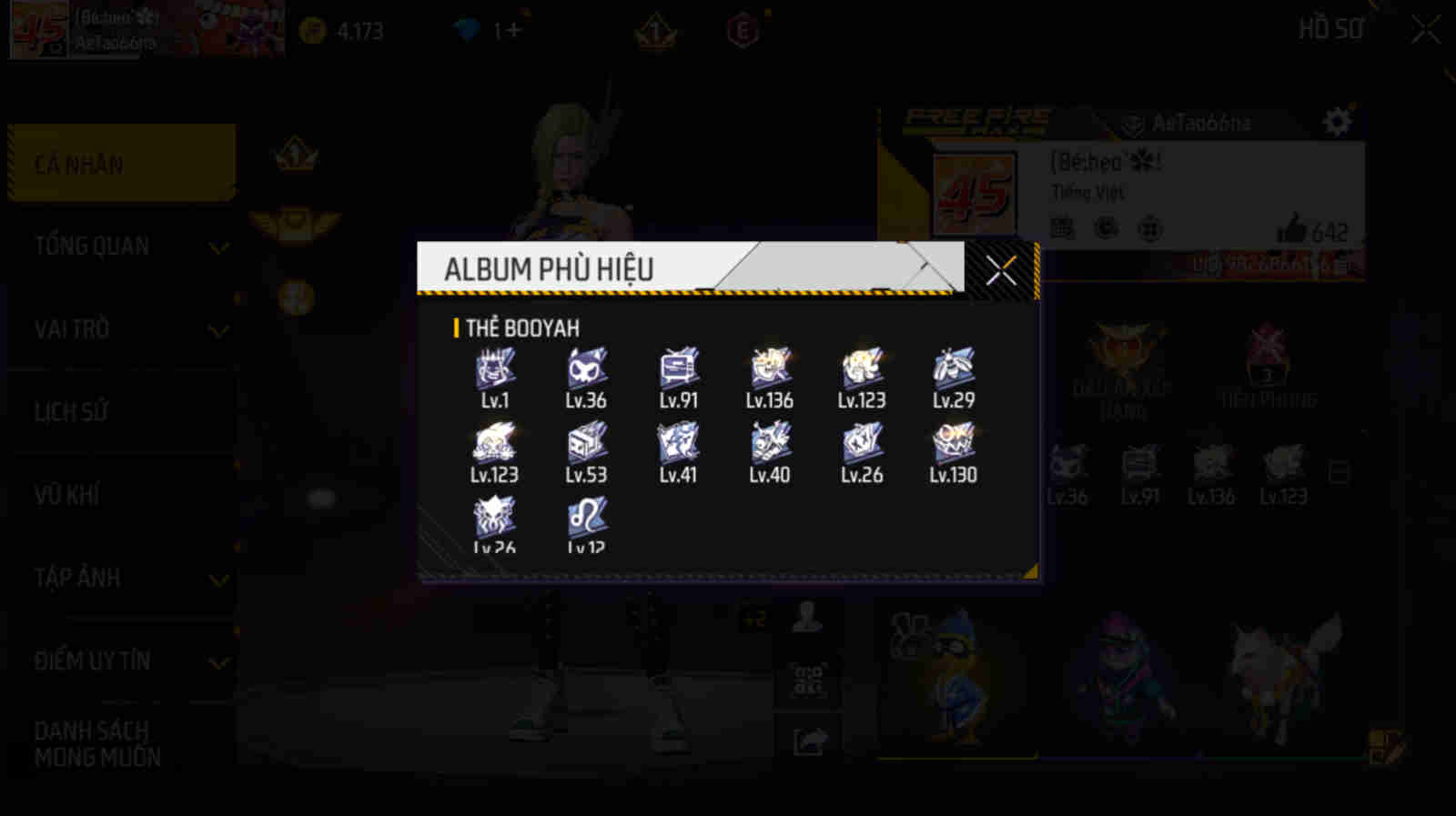Viewport: 1456px width, 816px height.
Task: Click the flaming skull Lv.136 badge
Action: point(769,368)
